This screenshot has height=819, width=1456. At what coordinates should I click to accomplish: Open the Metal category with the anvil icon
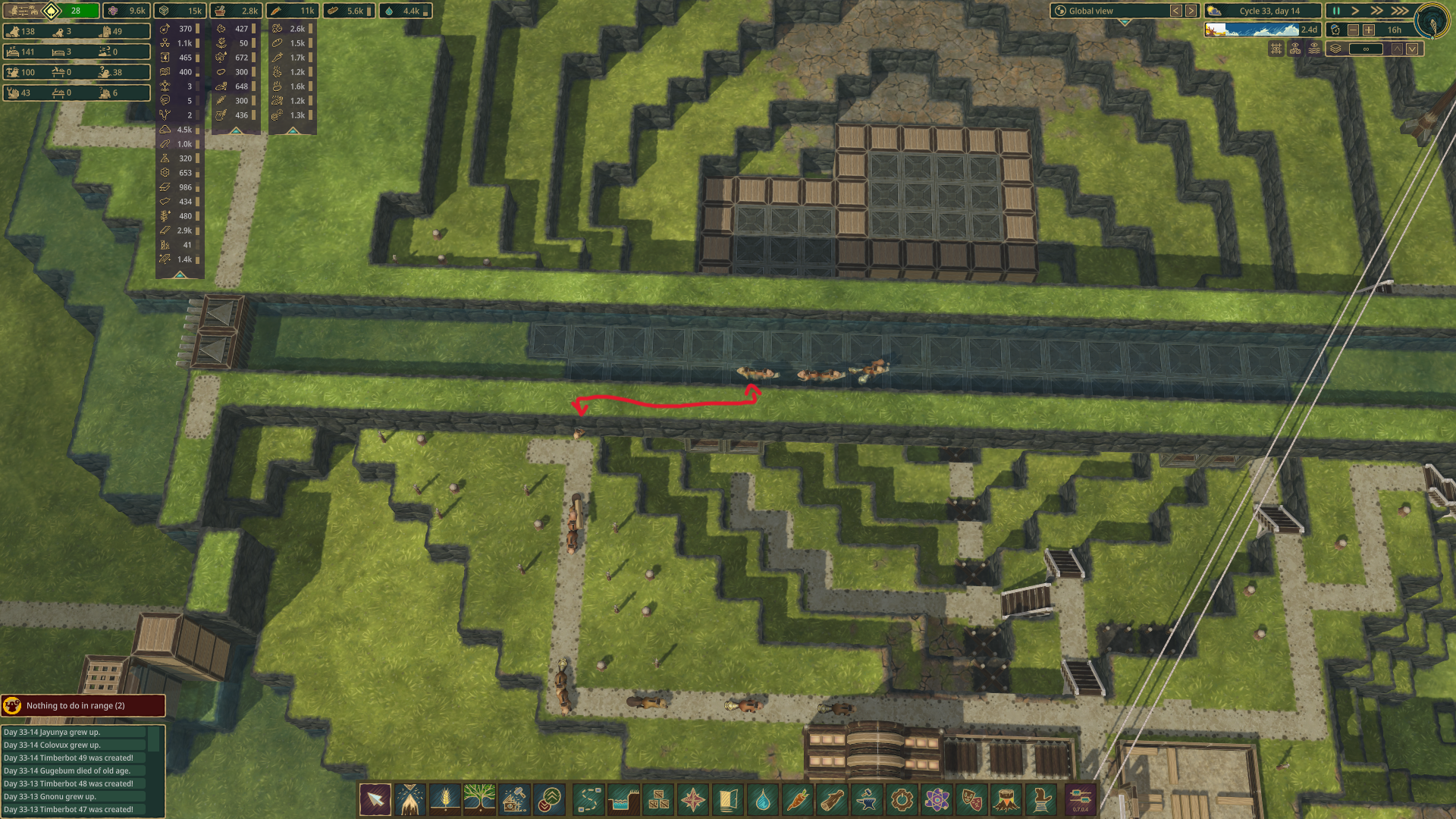[x=865, y=799]
